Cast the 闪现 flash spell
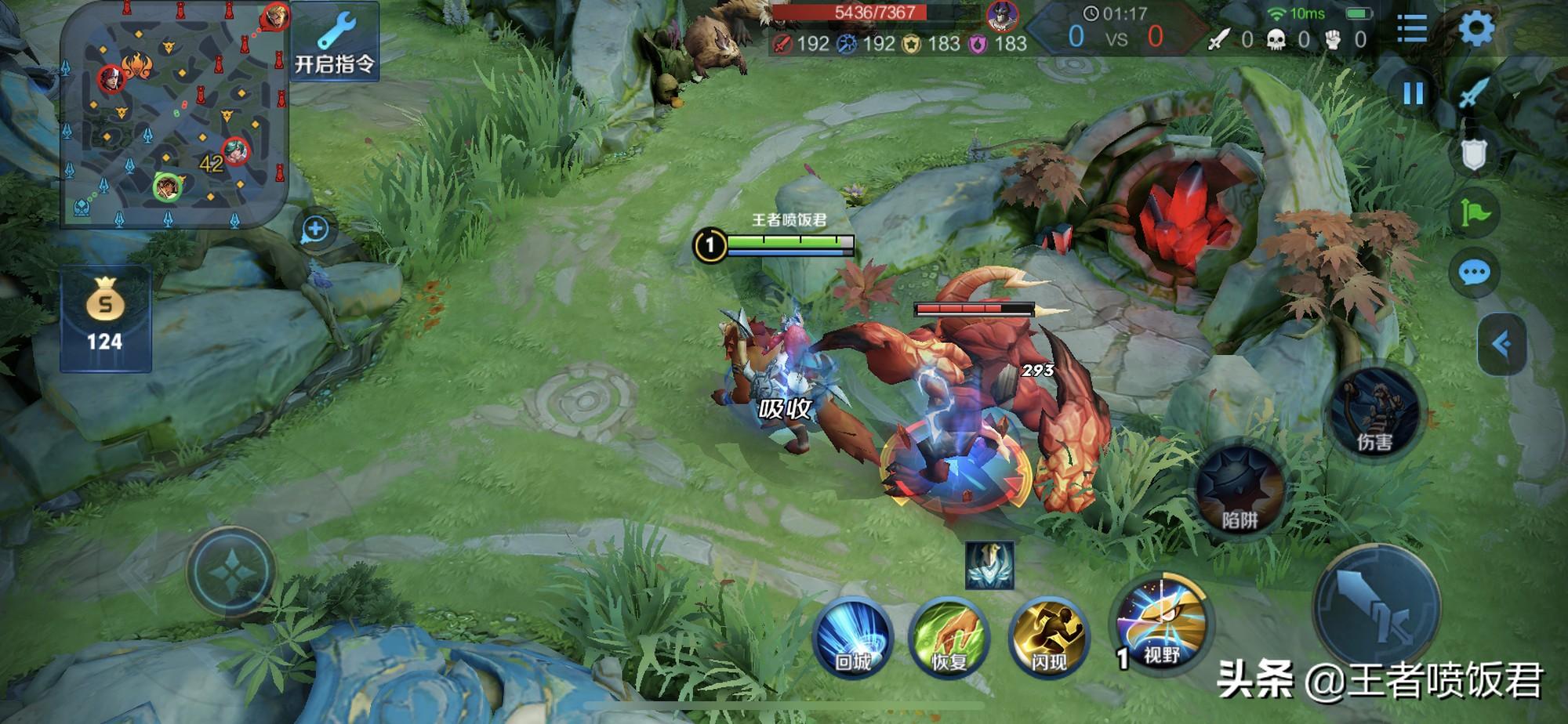Screen dimensions: 1568x724 (1048, 638)
